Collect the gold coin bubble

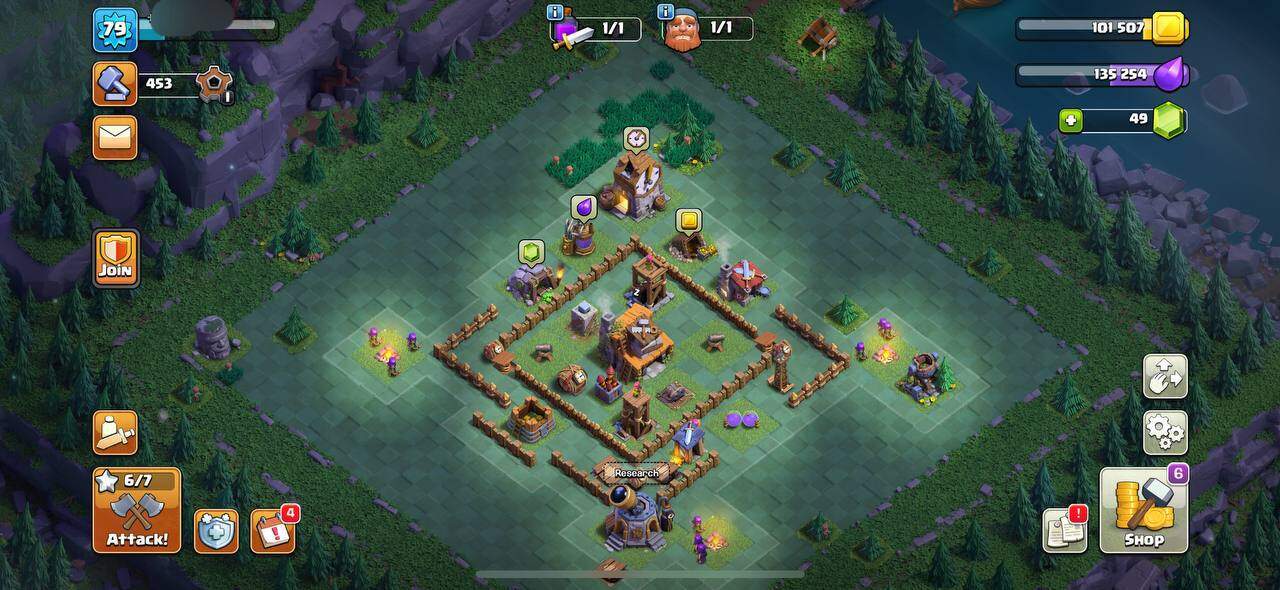(x=688, y=220)
